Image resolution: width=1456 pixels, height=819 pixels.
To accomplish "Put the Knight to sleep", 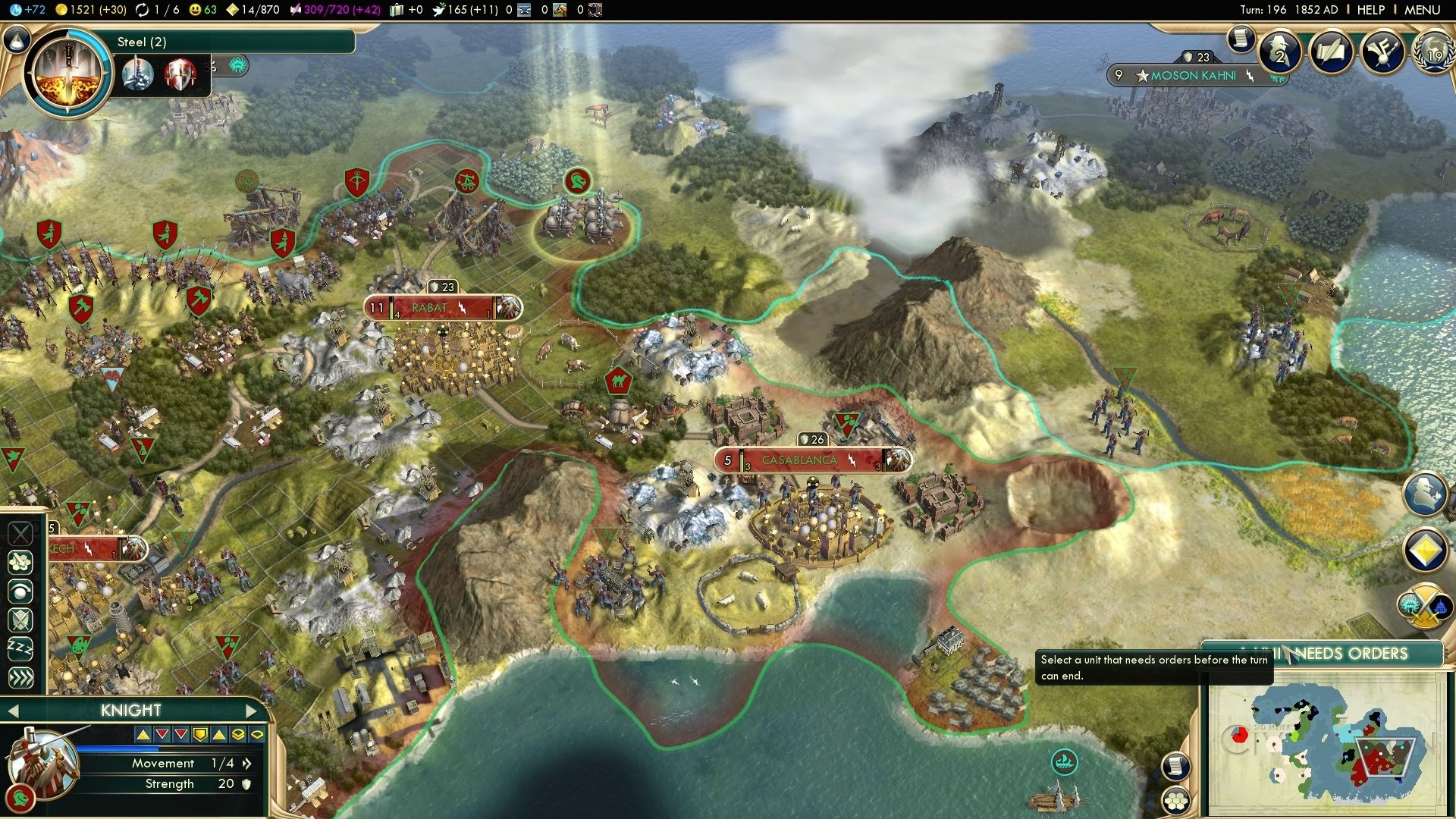I will click(20, 648).
